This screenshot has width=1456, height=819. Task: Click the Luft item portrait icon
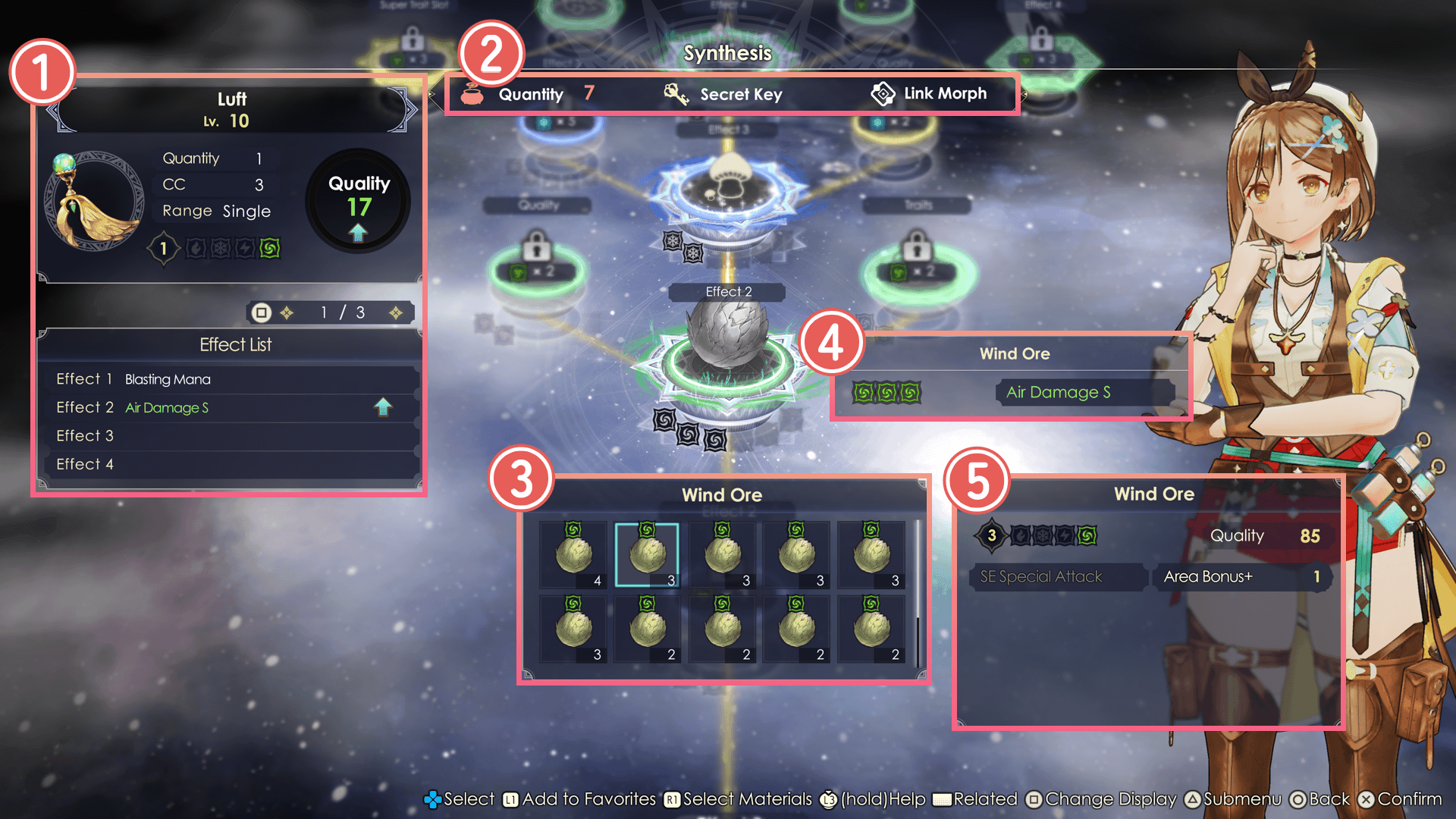95,201
